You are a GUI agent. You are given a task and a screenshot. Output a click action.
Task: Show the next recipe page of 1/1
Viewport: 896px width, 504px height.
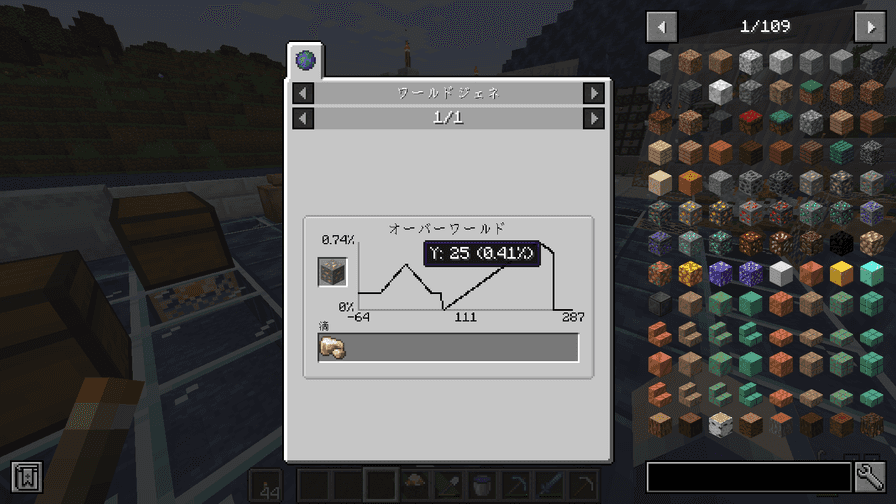click(x=594, y=118)
